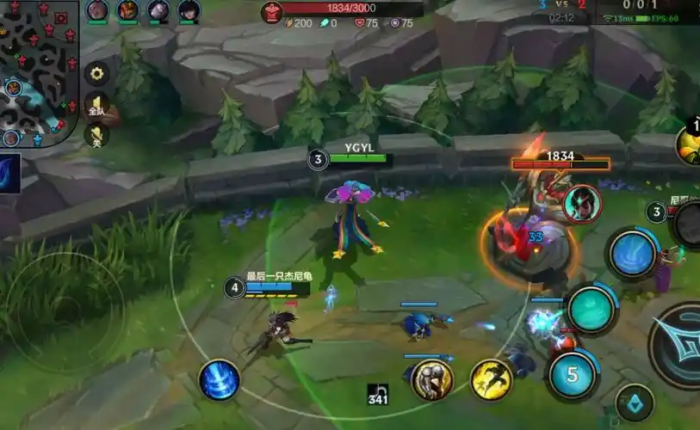
Task: Select the third teammate portrait at top
Action: [158, 11]
